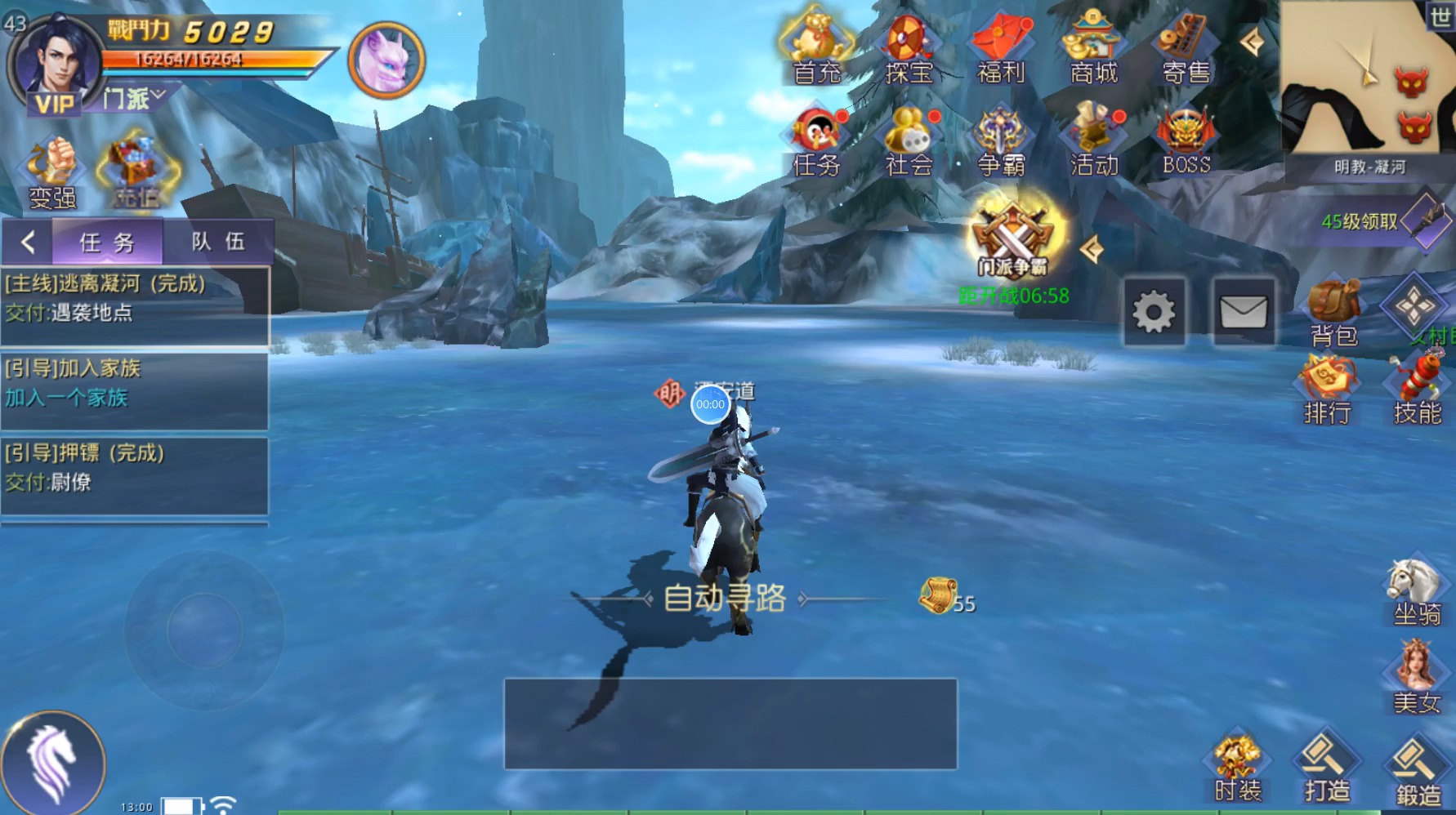
Task: Click the gear settings button
Action: point(1154,312)
